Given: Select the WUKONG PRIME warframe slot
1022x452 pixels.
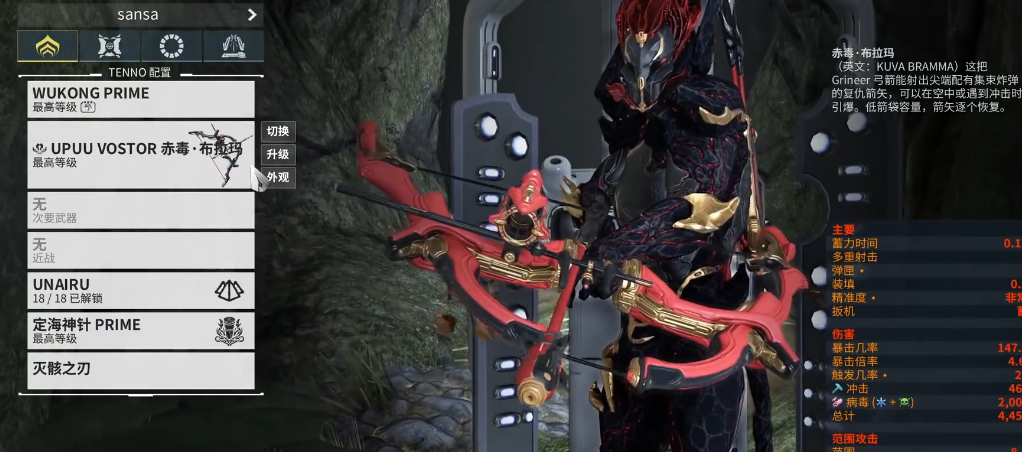Looking at the screenshot, I should (141, 99).
